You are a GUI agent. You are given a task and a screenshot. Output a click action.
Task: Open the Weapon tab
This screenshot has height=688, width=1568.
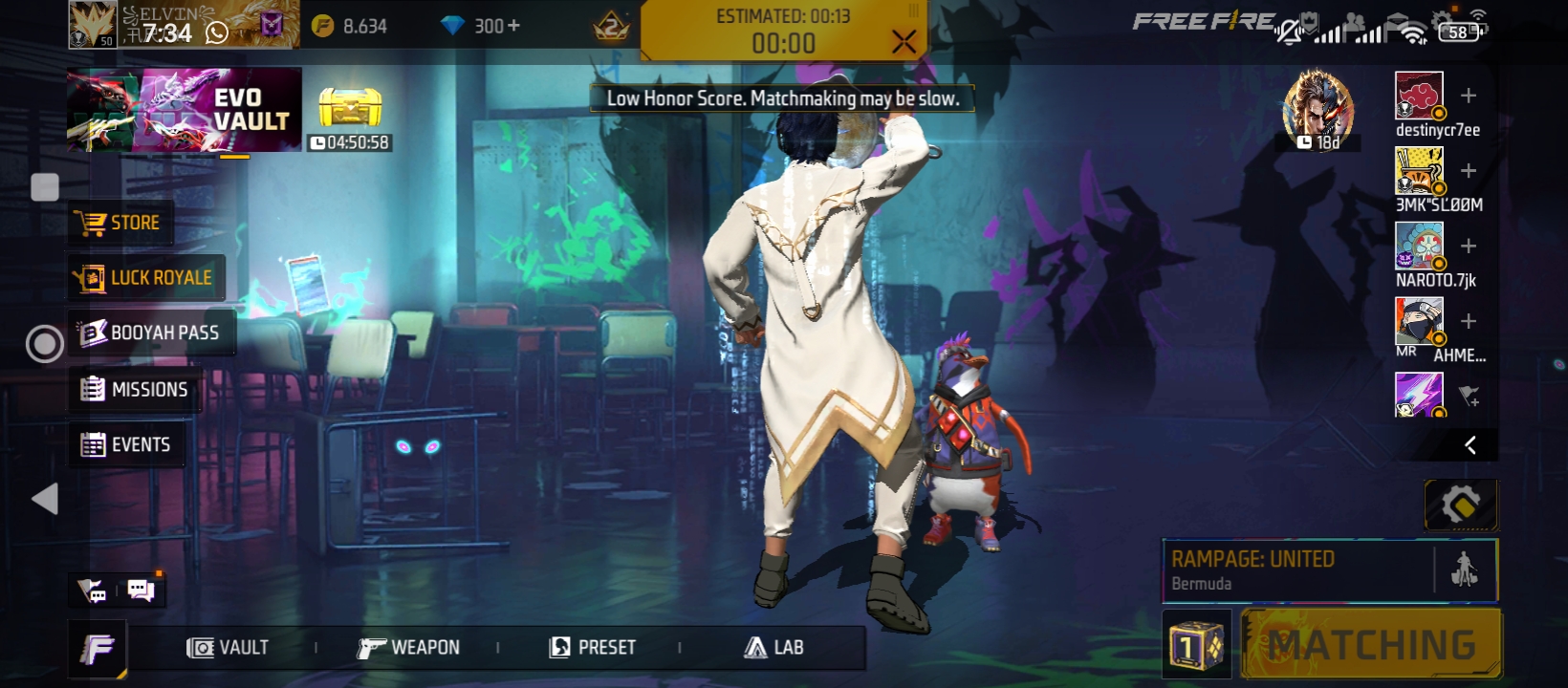pos(408,648)
